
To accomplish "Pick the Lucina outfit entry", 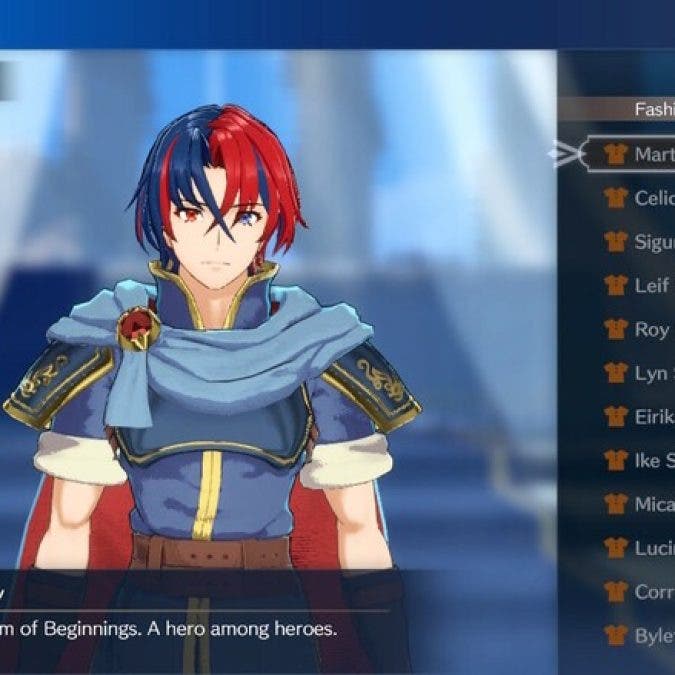I will coord(640,547).
